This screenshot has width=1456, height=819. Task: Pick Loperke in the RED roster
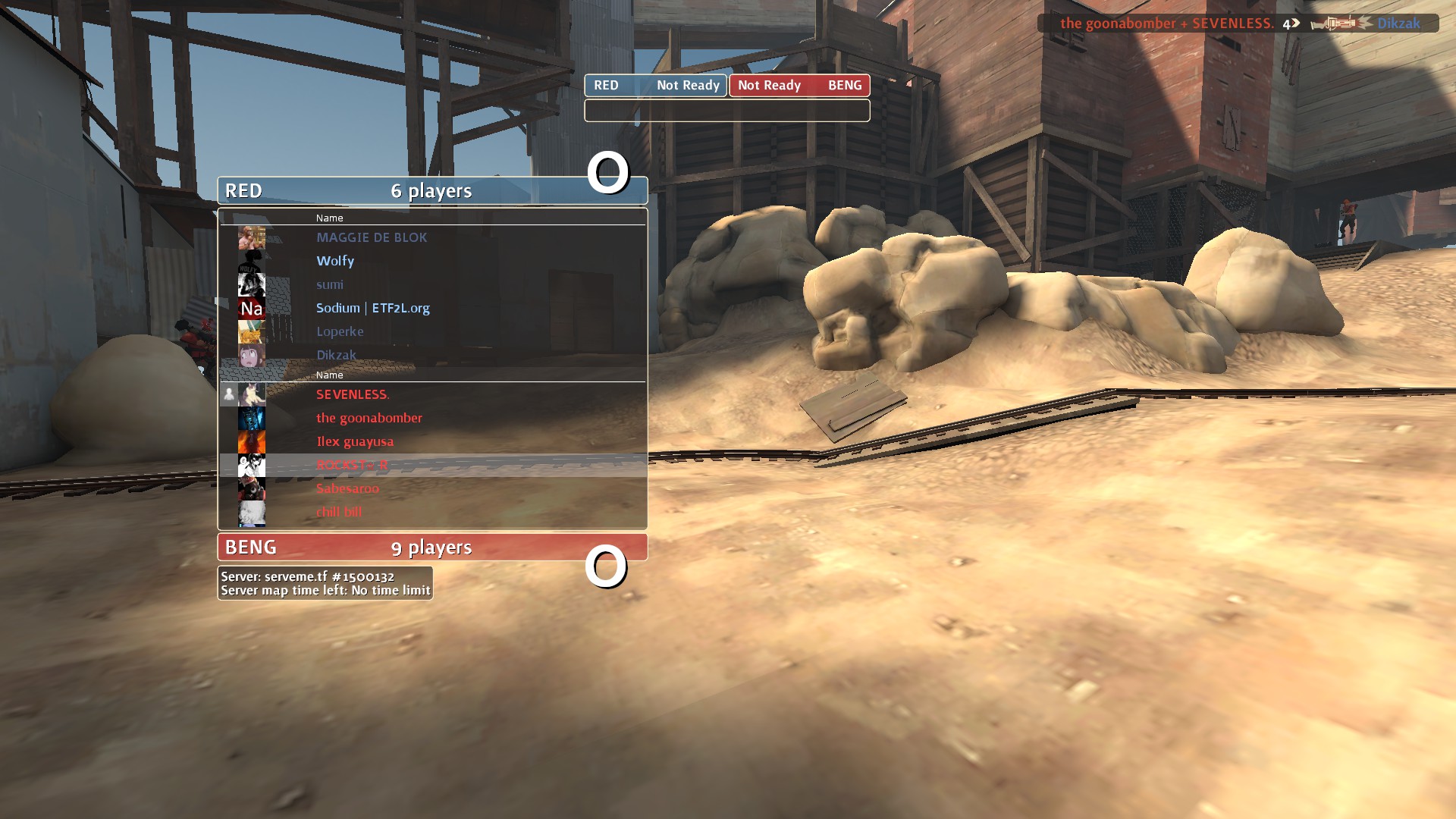[x=340, y=331]
